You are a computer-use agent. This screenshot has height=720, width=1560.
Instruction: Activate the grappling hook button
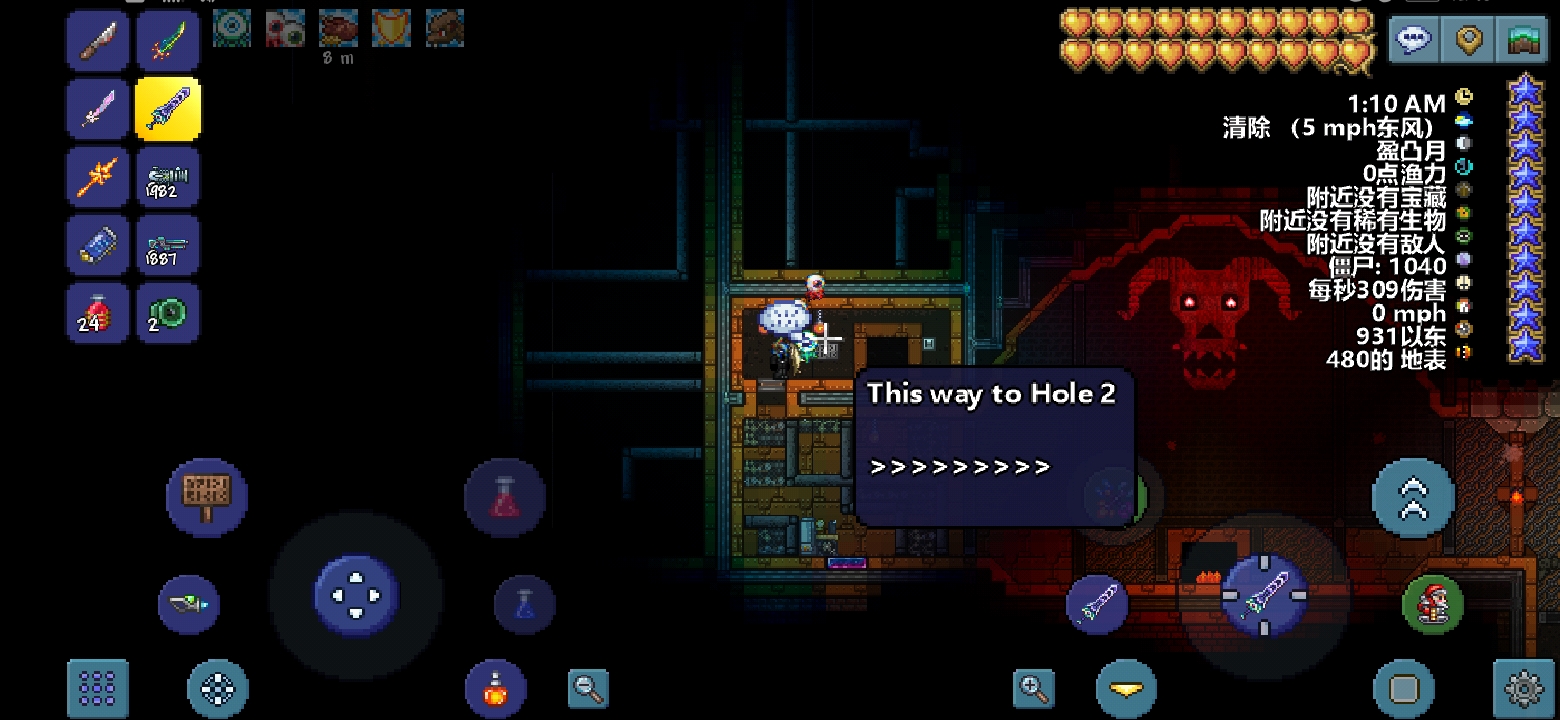[189, 604]
